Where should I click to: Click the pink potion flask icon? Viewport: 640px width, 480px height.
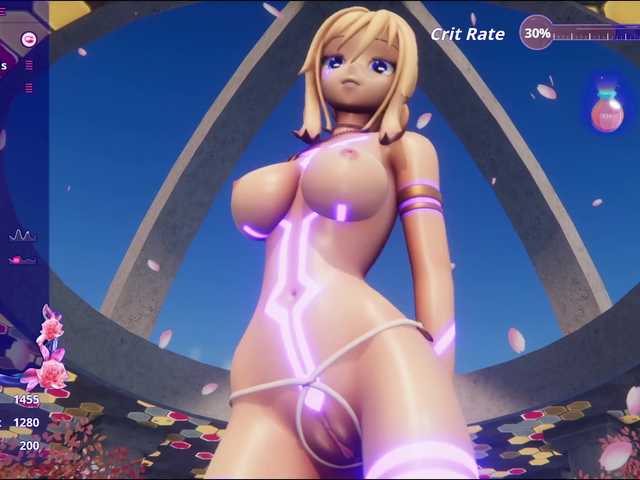tap(607, 109)
